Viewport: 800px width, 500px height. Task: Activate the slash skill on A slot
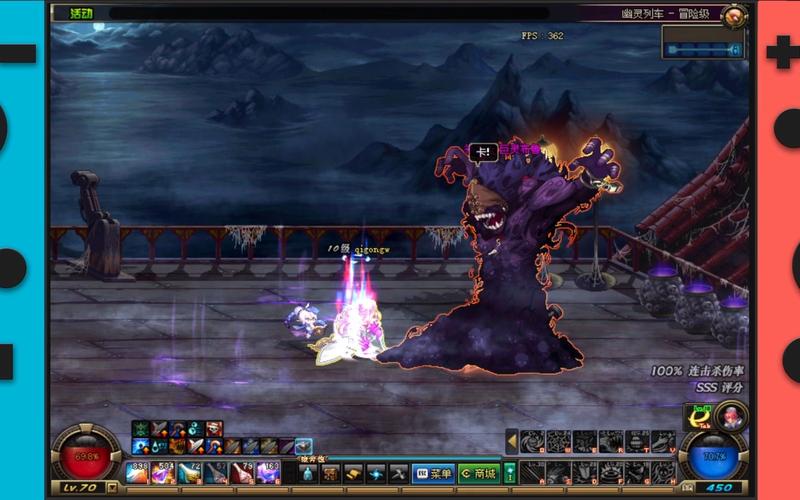(533, 471)
